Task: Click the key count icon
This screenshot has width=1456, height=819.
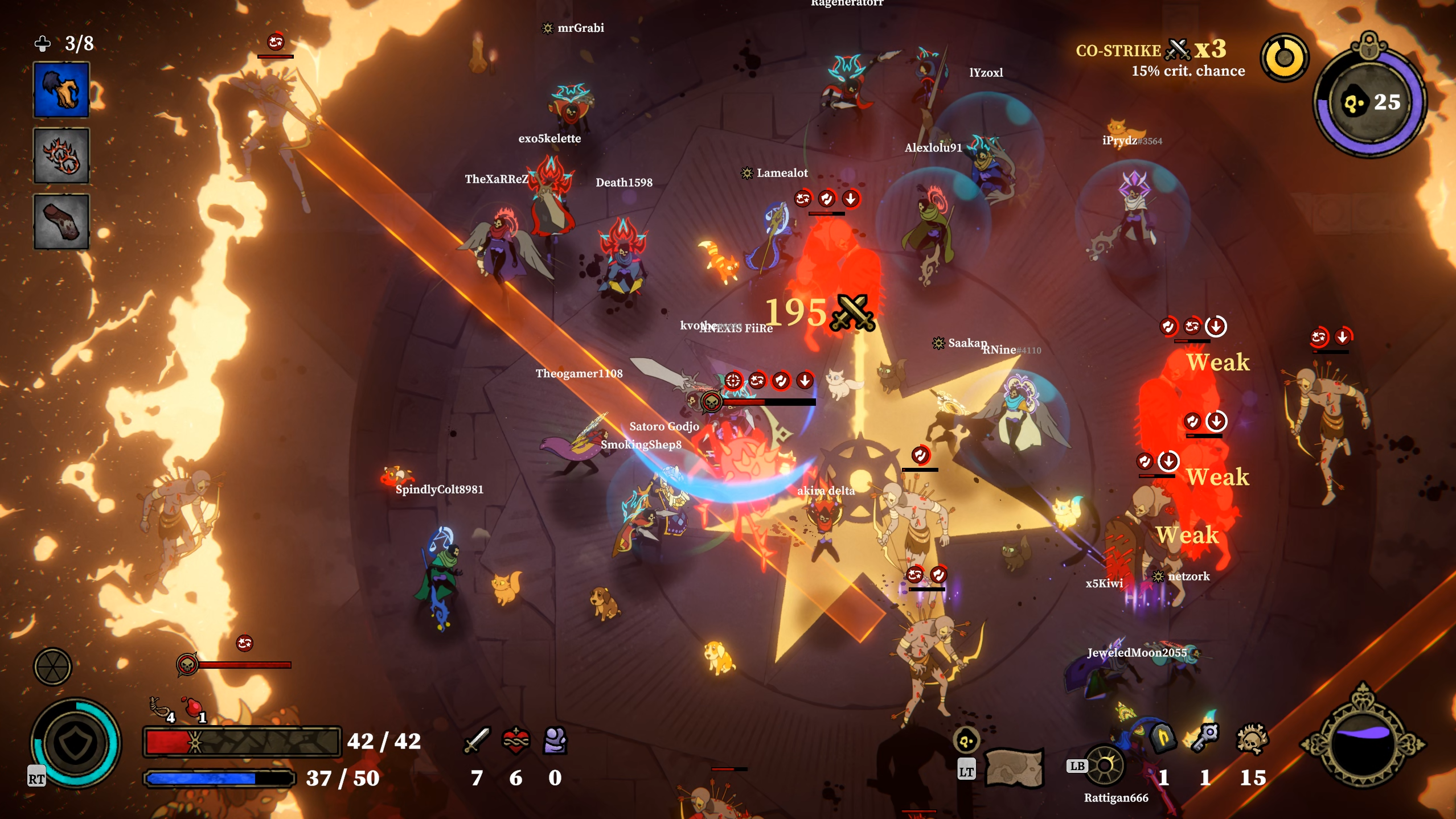Action: [1205, 739]
